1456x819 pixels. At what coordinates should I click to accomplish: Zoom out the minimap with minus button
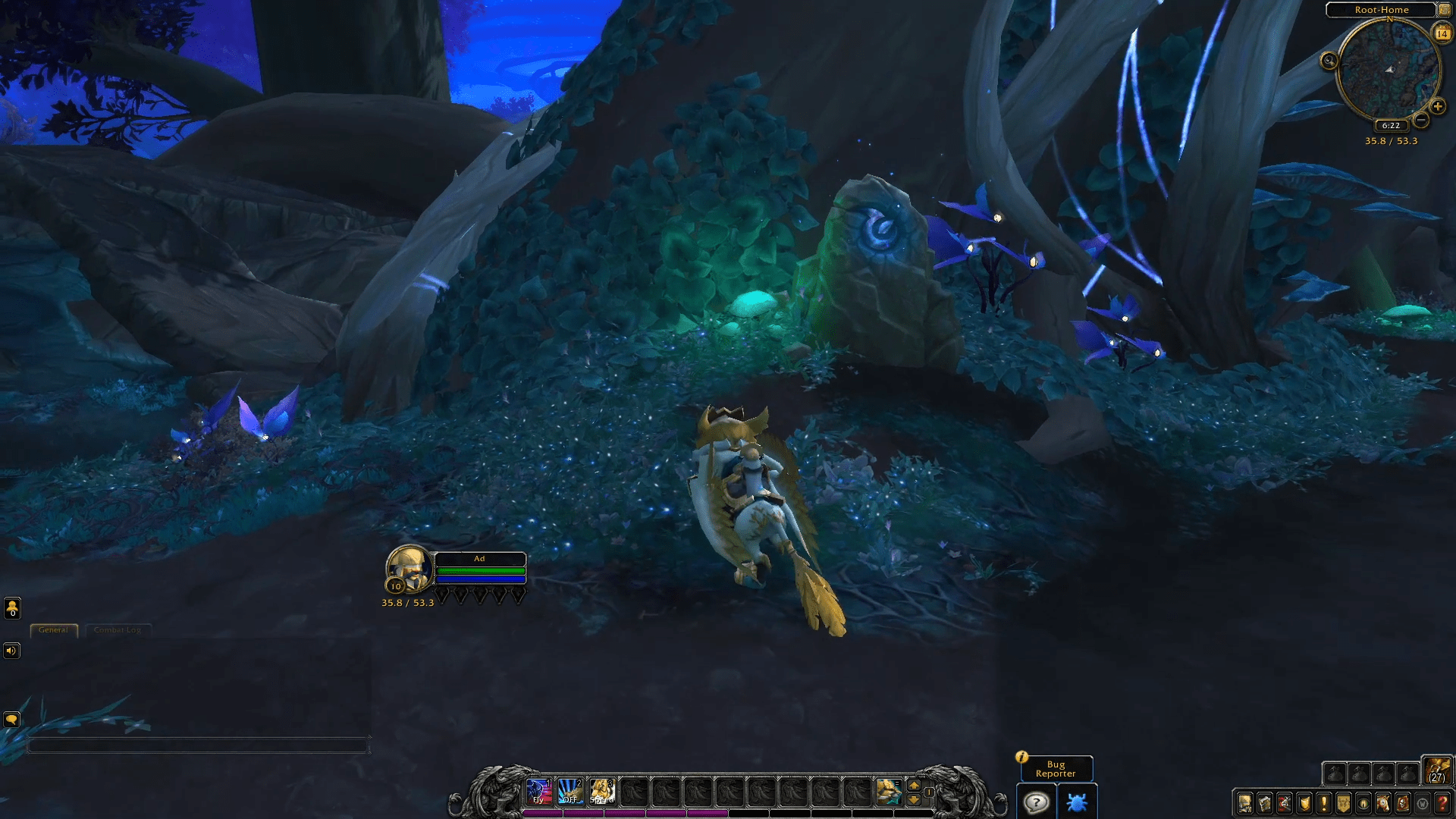pyautogui.click(x=1421, y=120)
